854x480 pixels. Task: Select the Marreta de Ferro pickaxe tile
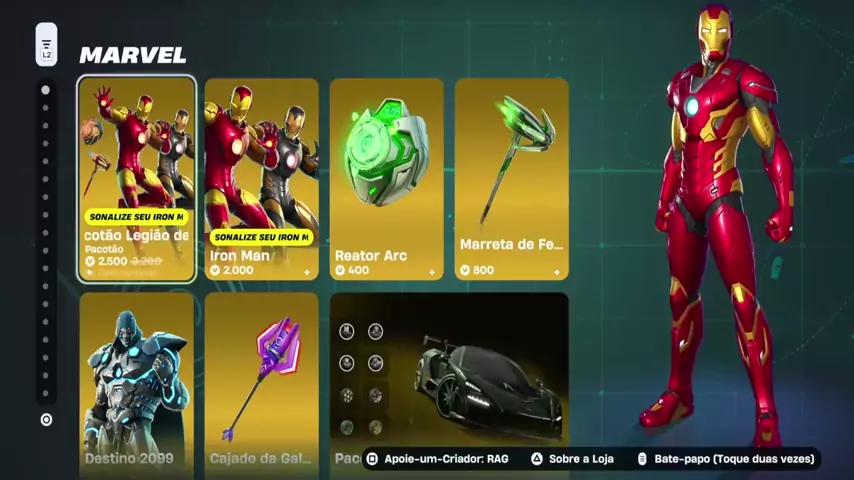tap(511, 178)
